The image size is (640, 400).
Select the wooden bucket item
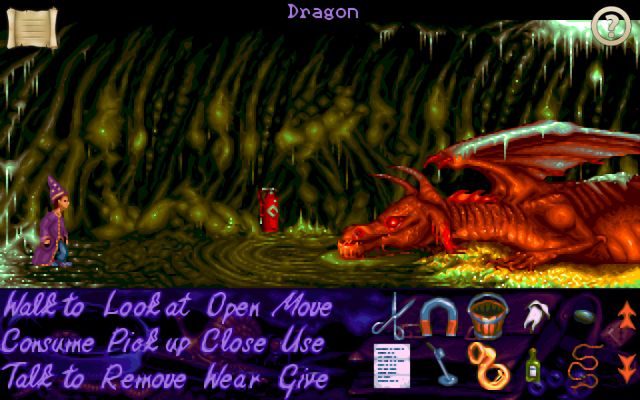[485, 316]
